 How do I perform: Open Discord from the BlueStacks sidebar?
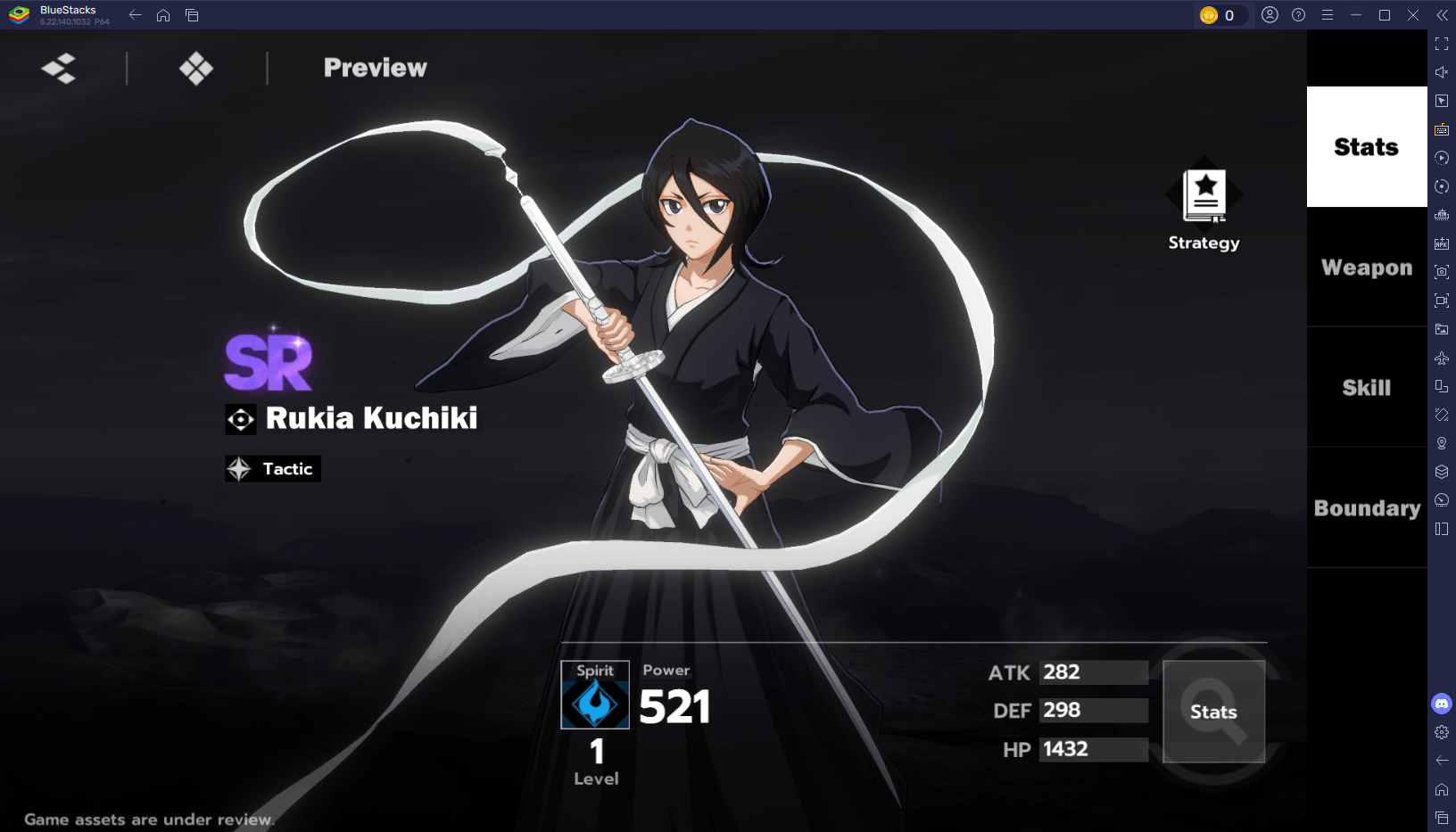click(x=1443, y=704)
